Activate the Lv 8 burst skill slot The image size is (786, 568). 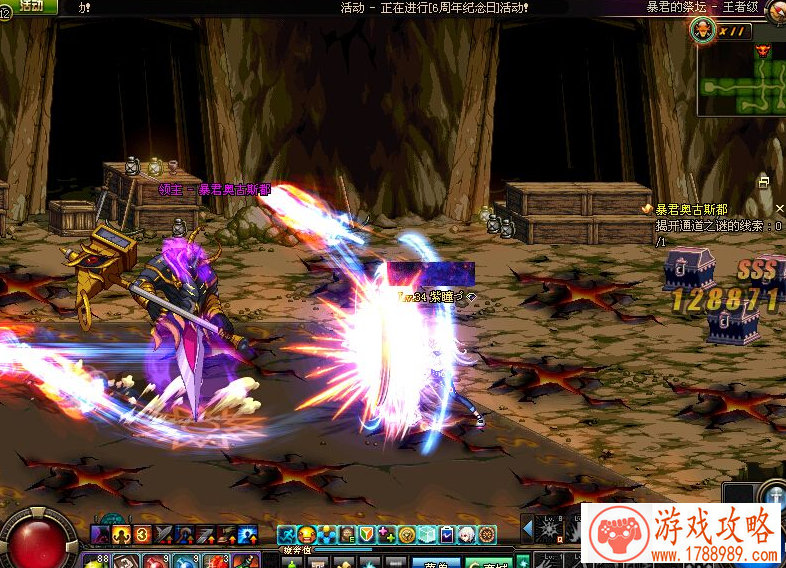click(547, 530)
